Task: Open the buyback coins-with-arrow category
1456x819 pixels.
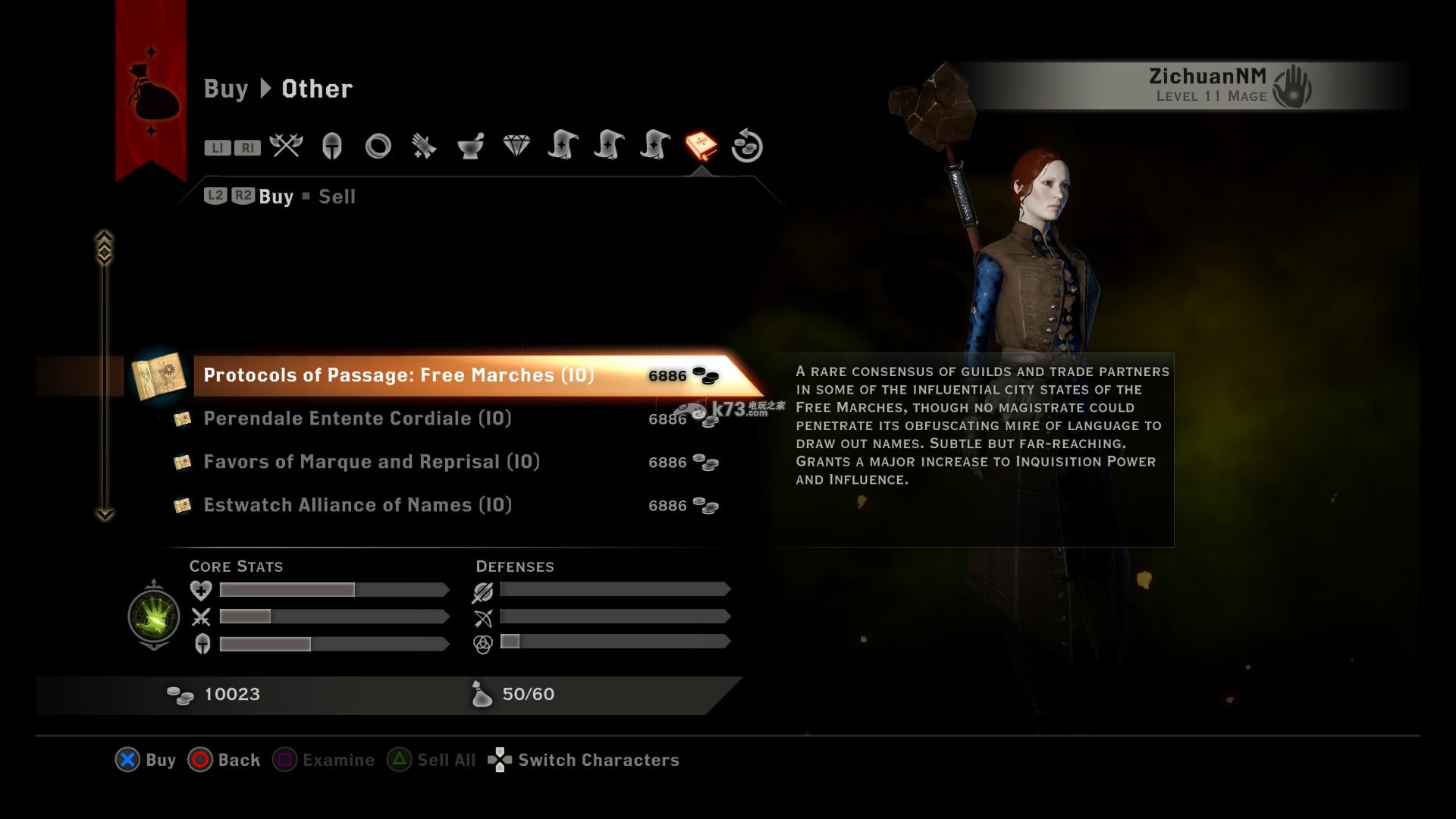Action: pyautogui.click(x=747, y=146)
